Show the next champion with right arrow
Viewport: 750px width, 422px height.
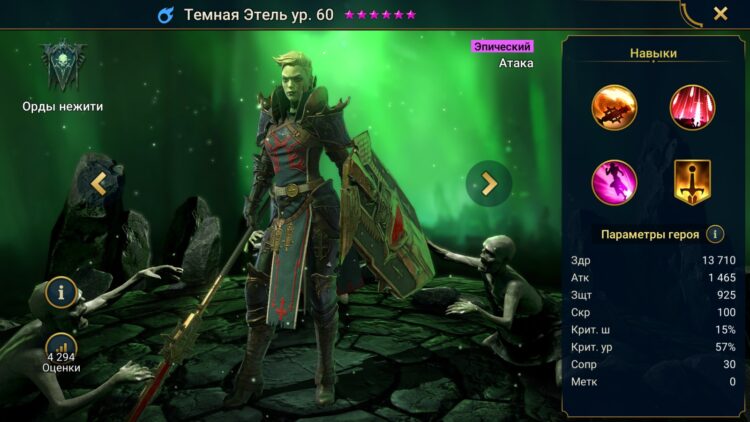pos(488,183)
